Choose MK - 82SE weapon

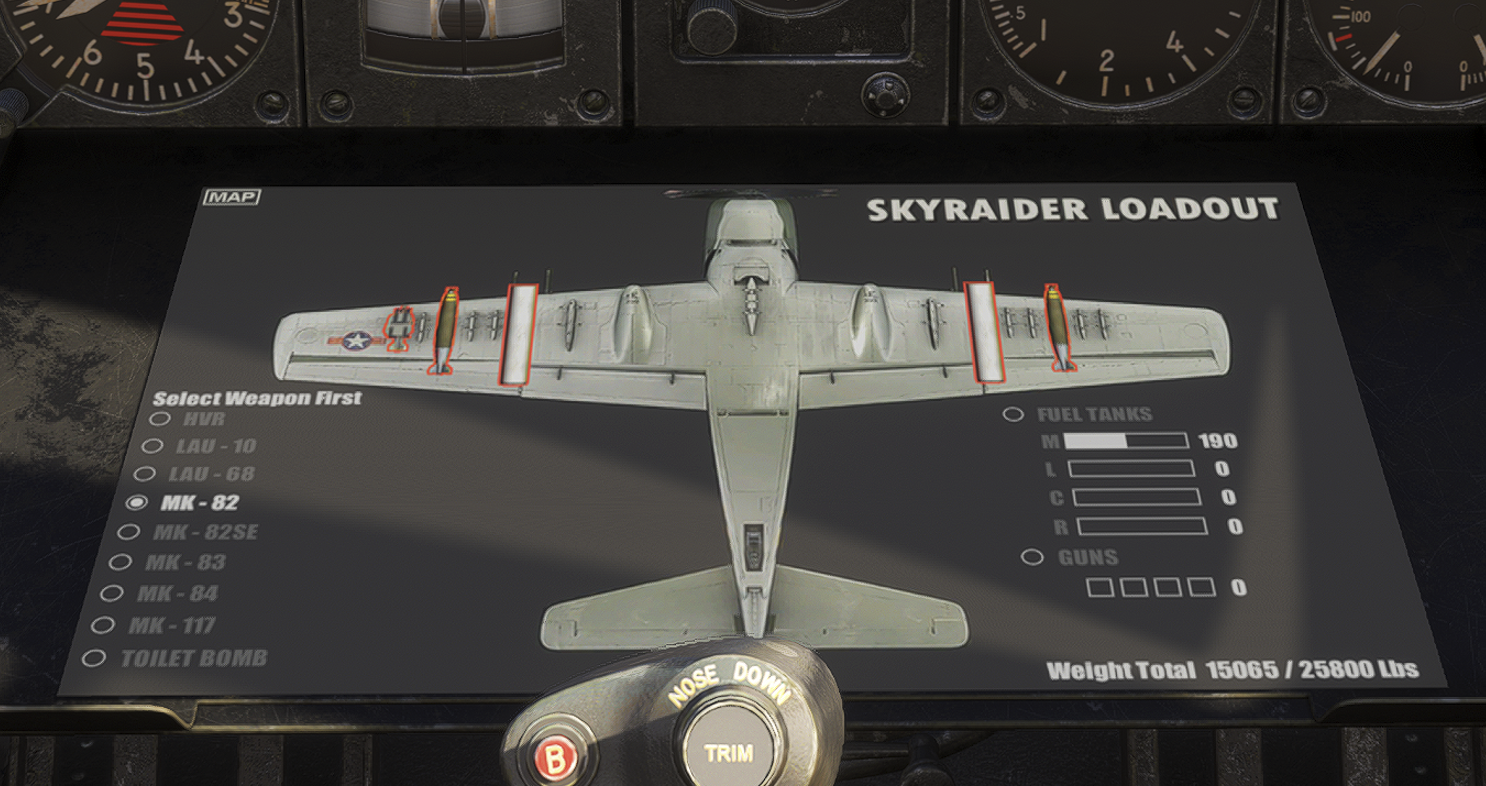[129, 532]
